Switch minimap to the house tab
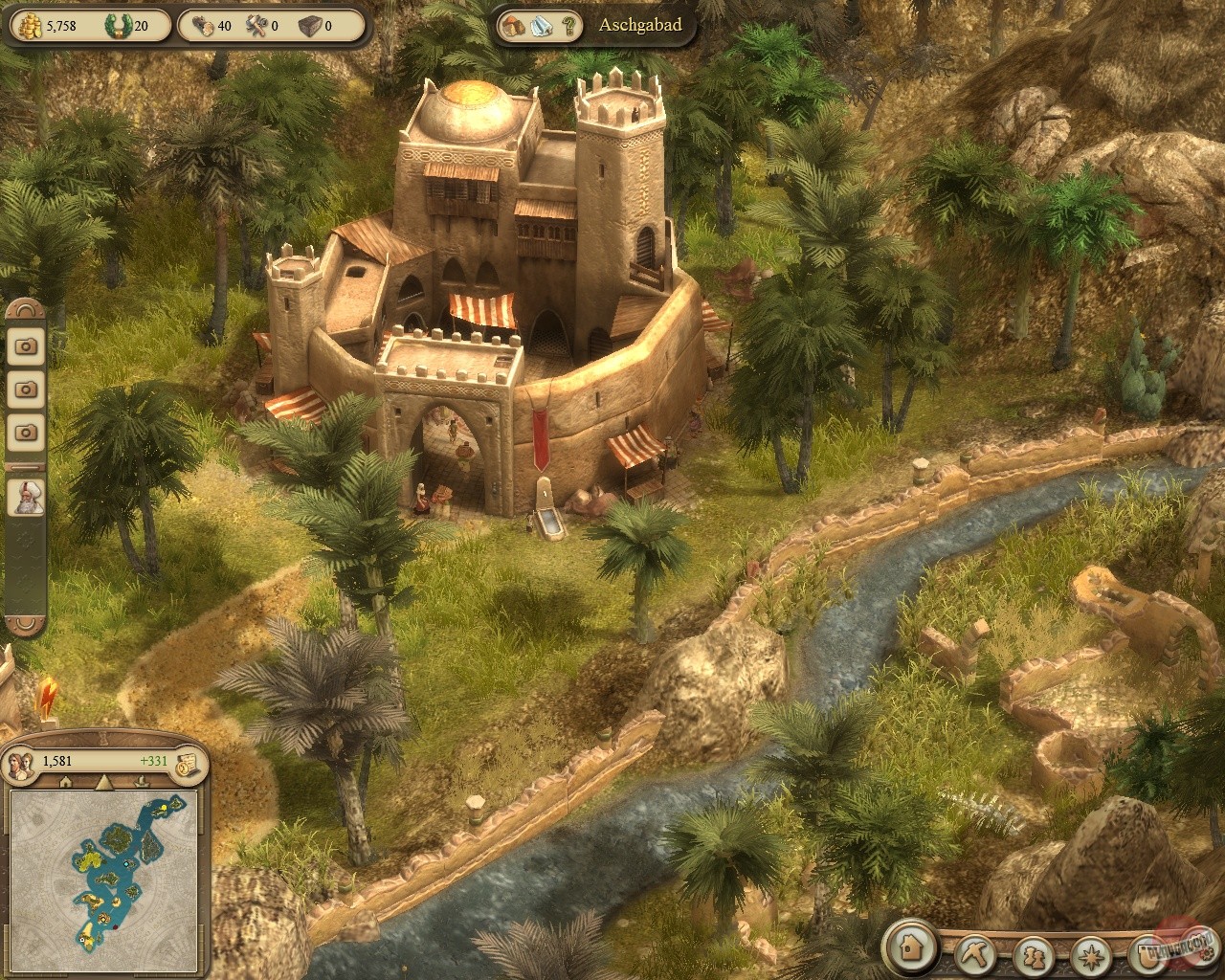1225x980 pixels. point(65,782)
